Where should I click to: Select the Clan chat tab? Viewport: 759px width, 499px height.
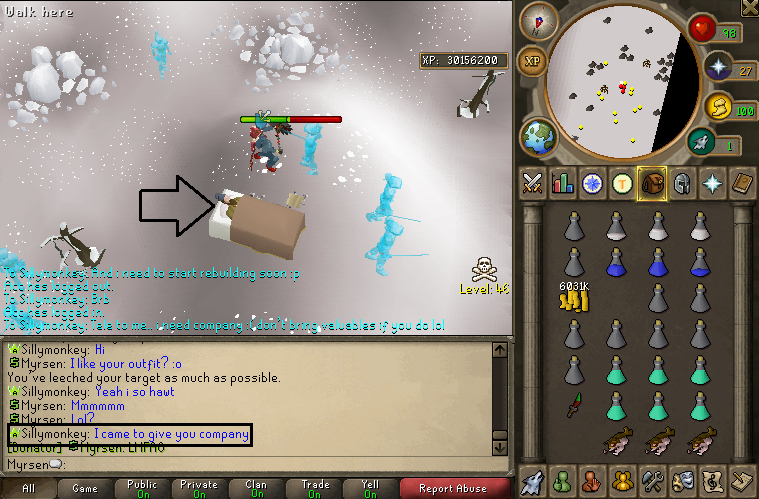coord(256,489)
